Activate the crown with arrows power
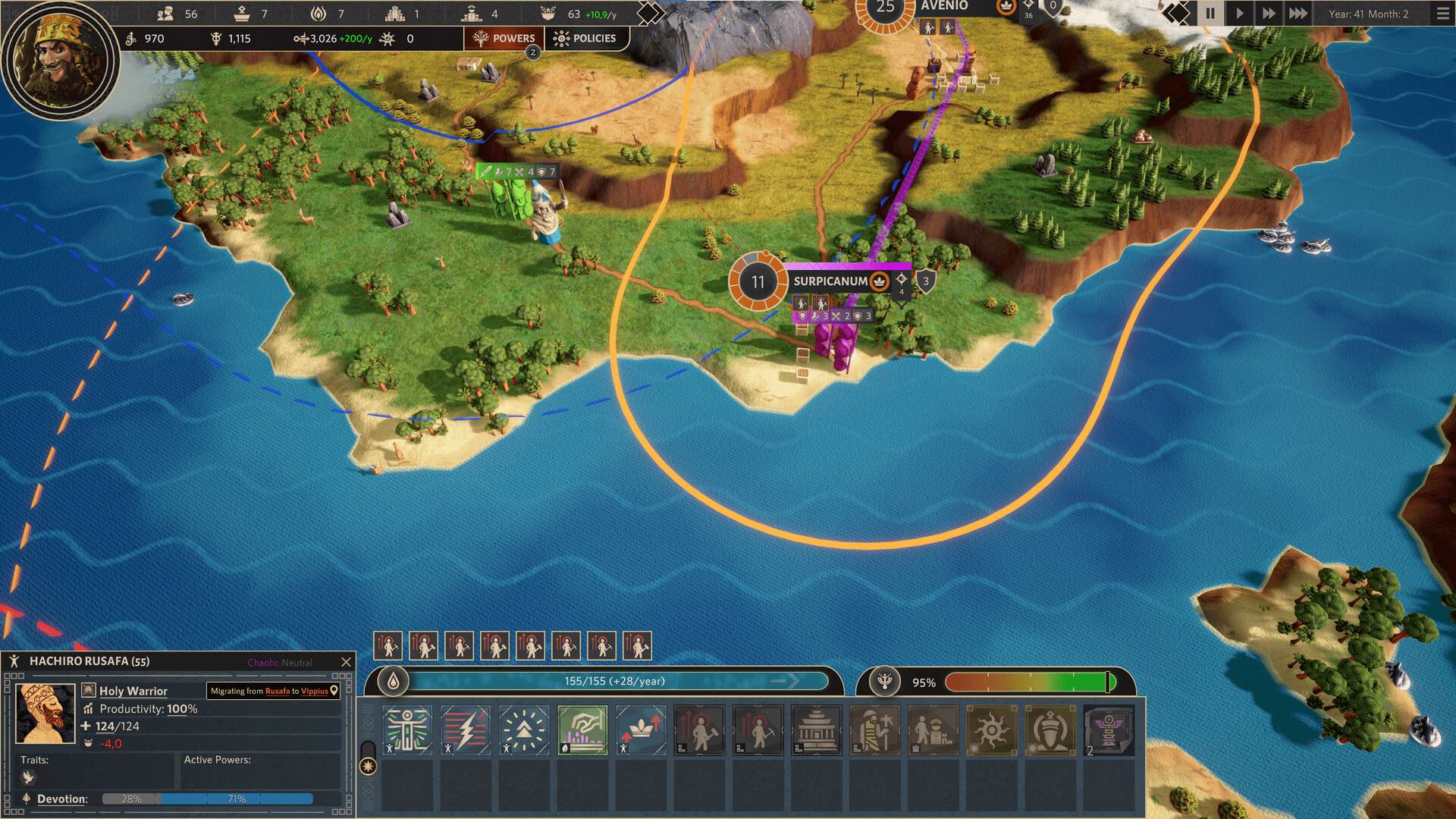 click(641, 730)
